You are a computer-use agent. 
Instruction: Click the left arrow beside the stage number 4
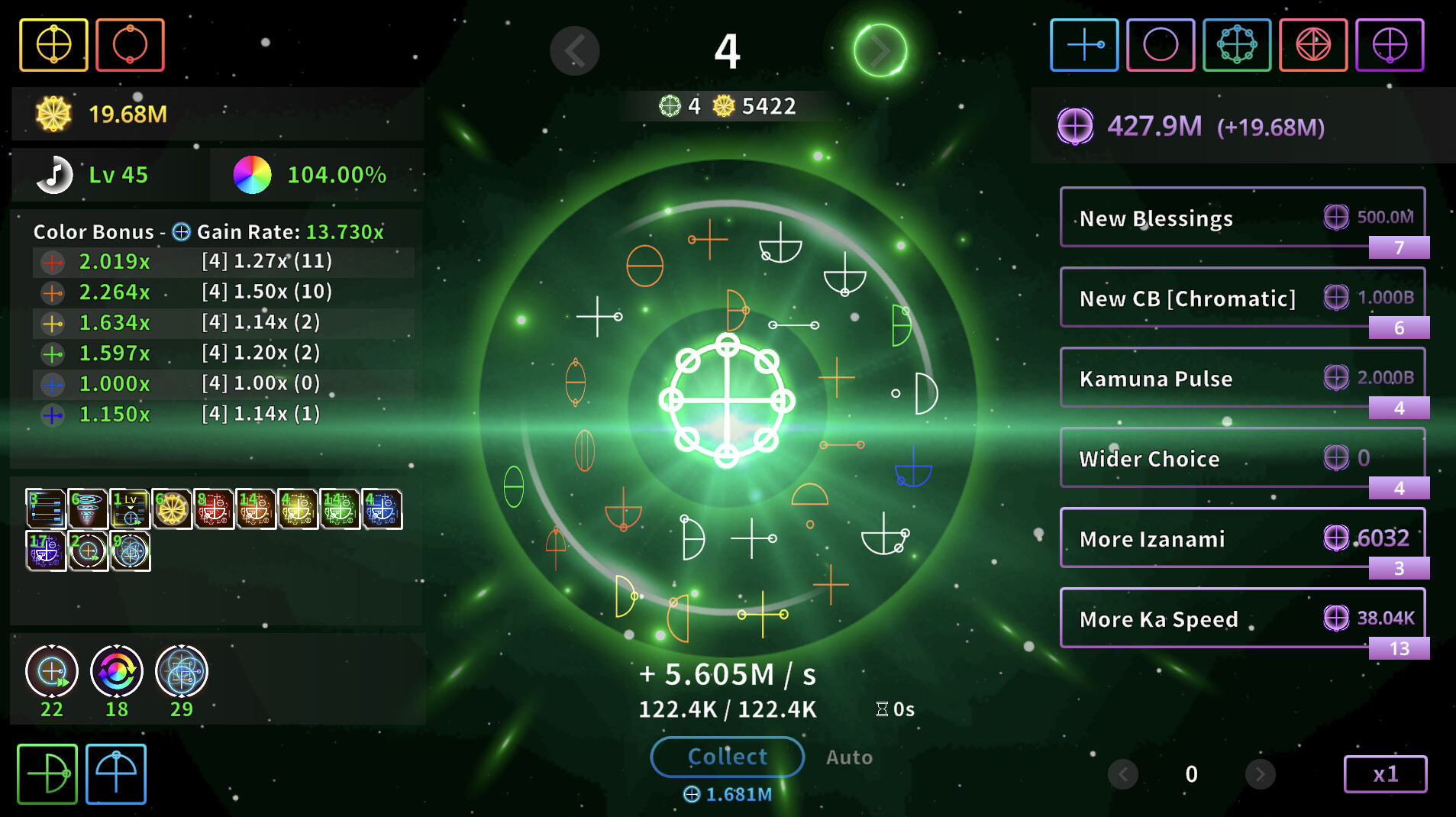coord(575,50)
